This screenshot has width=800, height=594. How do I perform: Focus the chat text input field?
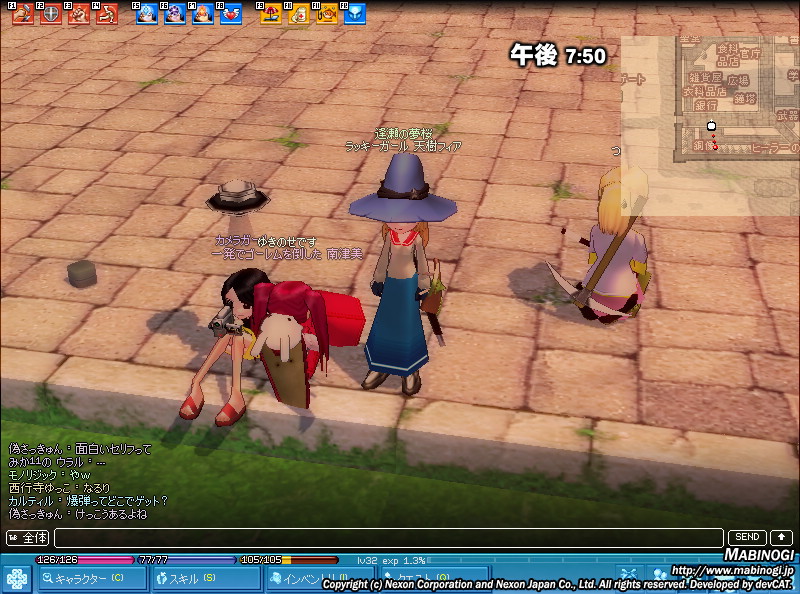tap(388, 538)
